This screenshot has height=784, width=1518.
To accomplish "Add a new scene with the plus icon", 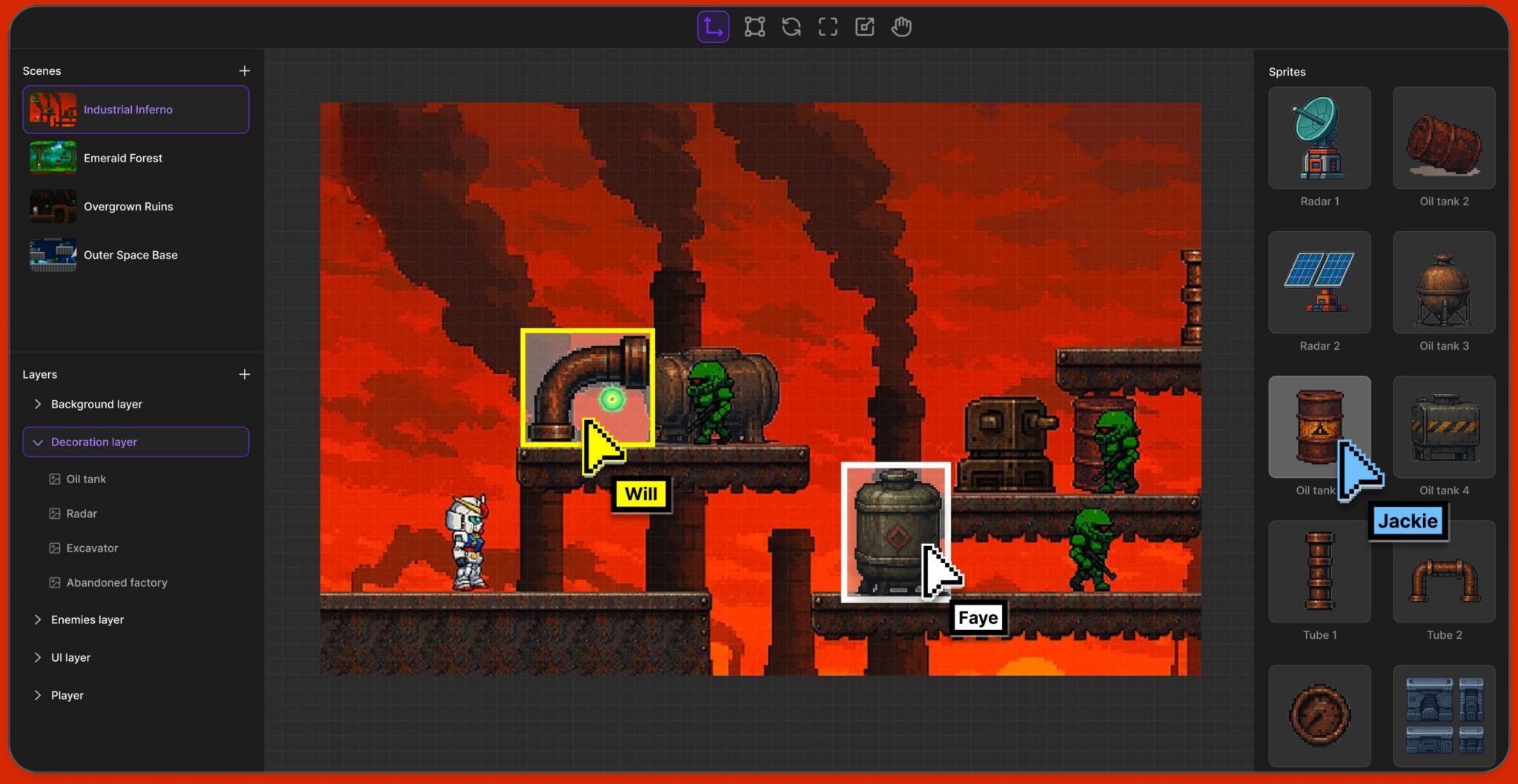I will (x=245, y=70).
